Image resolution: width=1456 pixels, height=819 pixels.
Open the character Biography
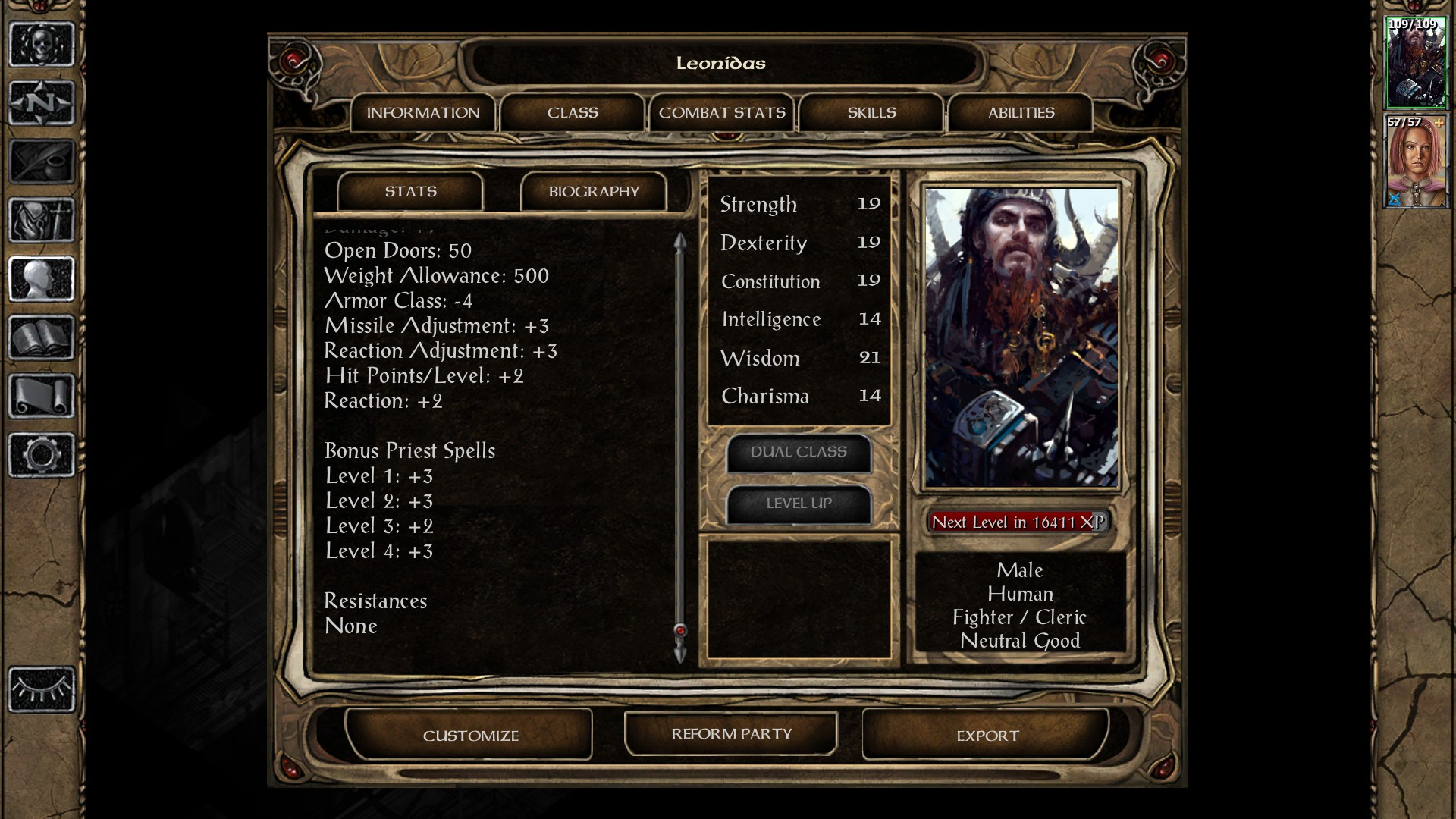594,192
